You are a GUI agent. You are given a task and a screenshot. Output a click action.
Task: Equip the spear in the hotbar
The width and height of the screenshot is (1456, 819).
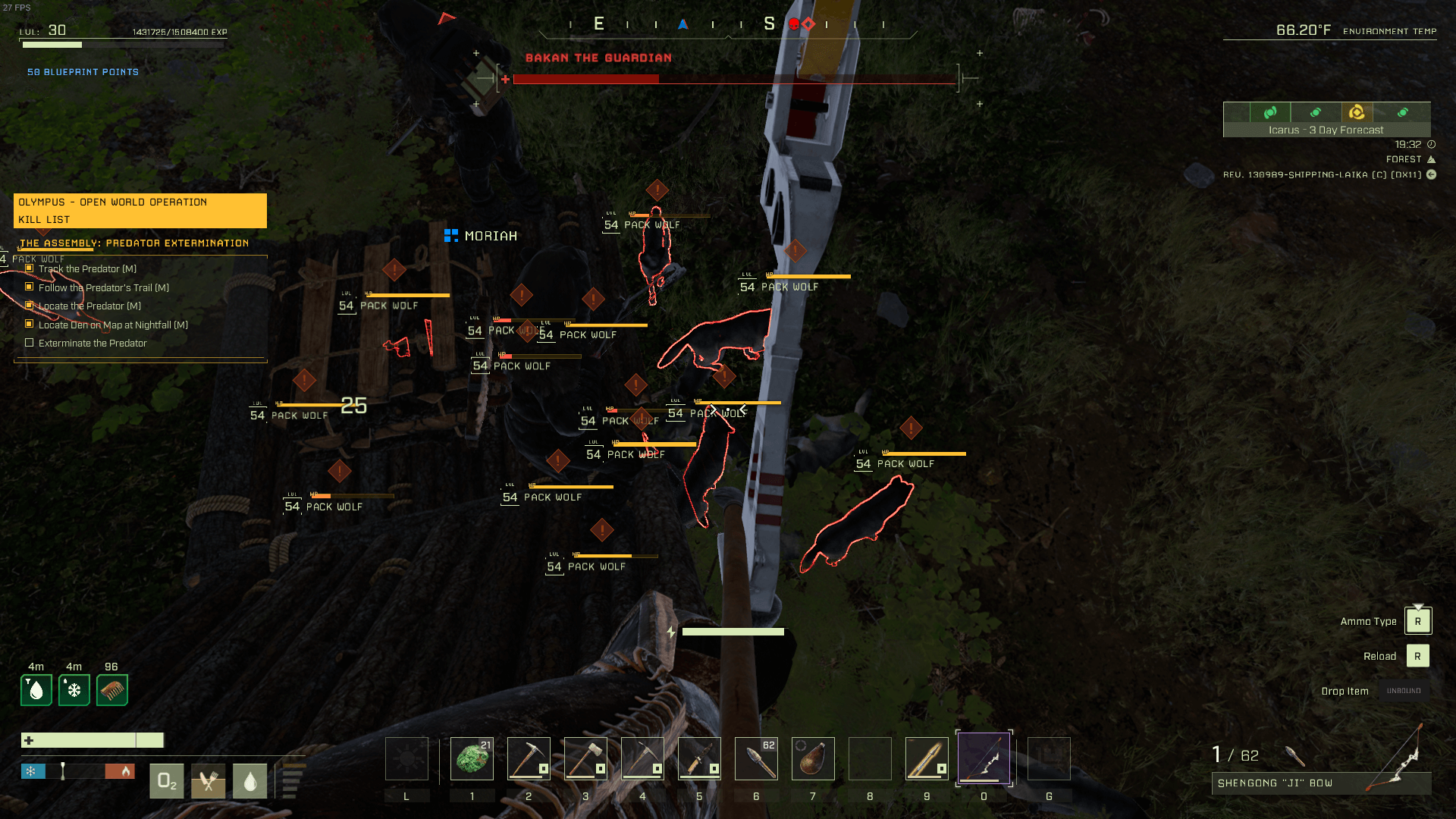927,758
